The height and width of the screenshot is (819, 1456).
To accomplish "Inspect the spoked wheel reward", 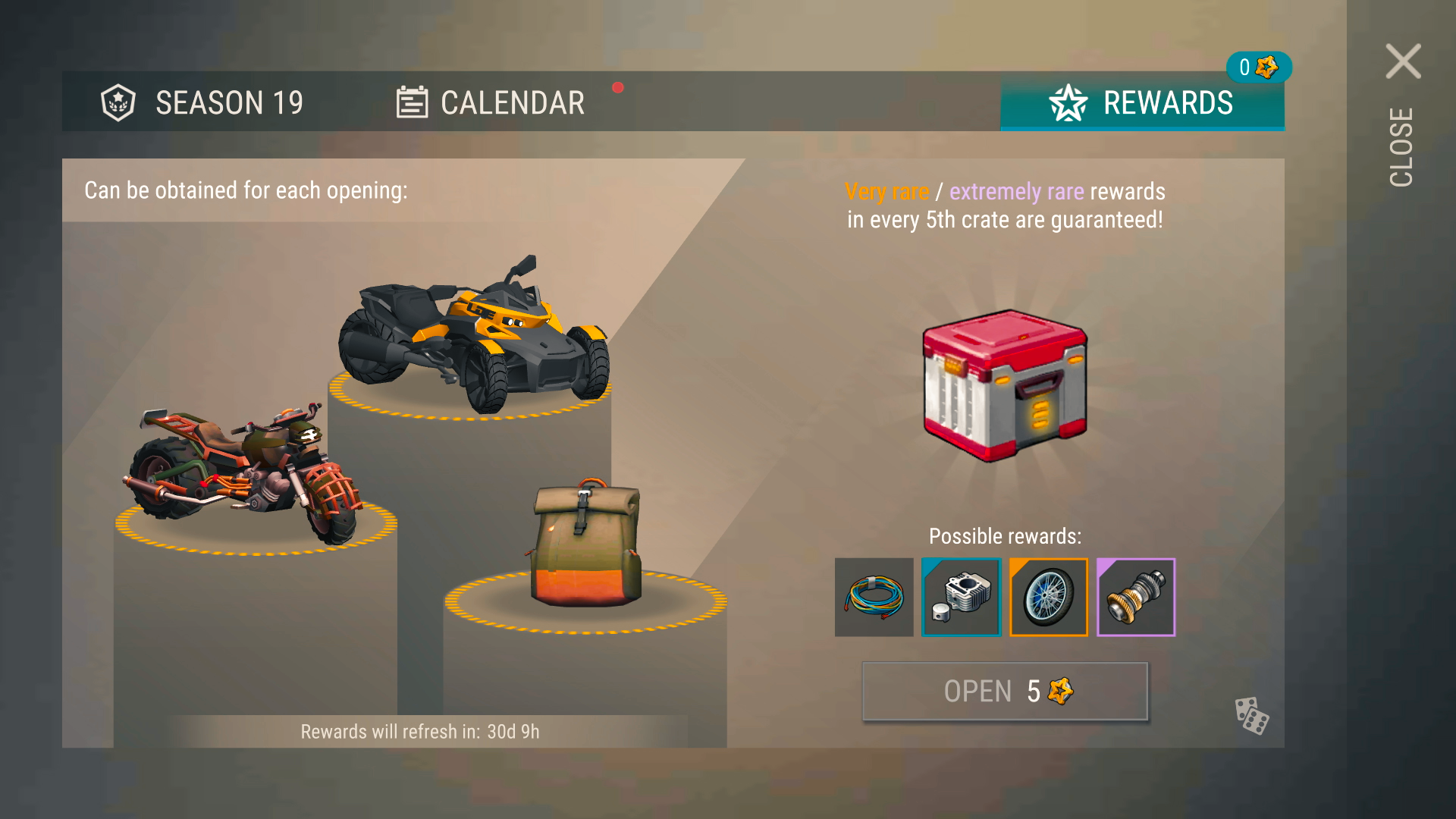I will 1049,598.
